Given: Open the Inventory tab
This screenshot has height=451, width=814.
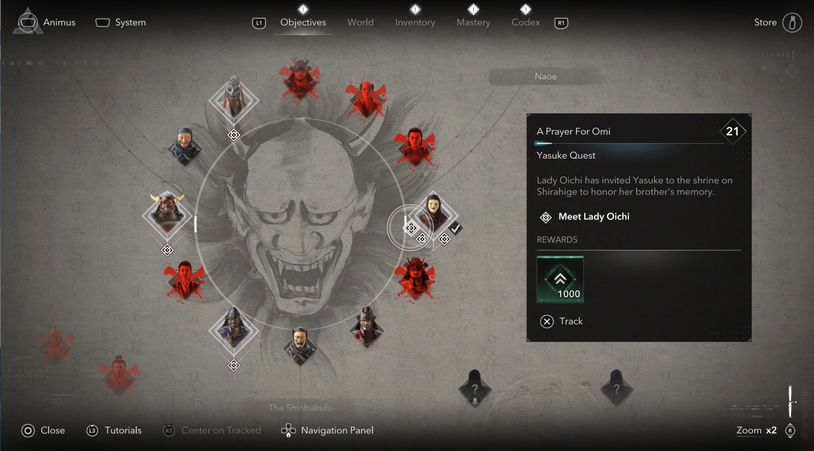Looking at the screenshot, I should [415, 22].
